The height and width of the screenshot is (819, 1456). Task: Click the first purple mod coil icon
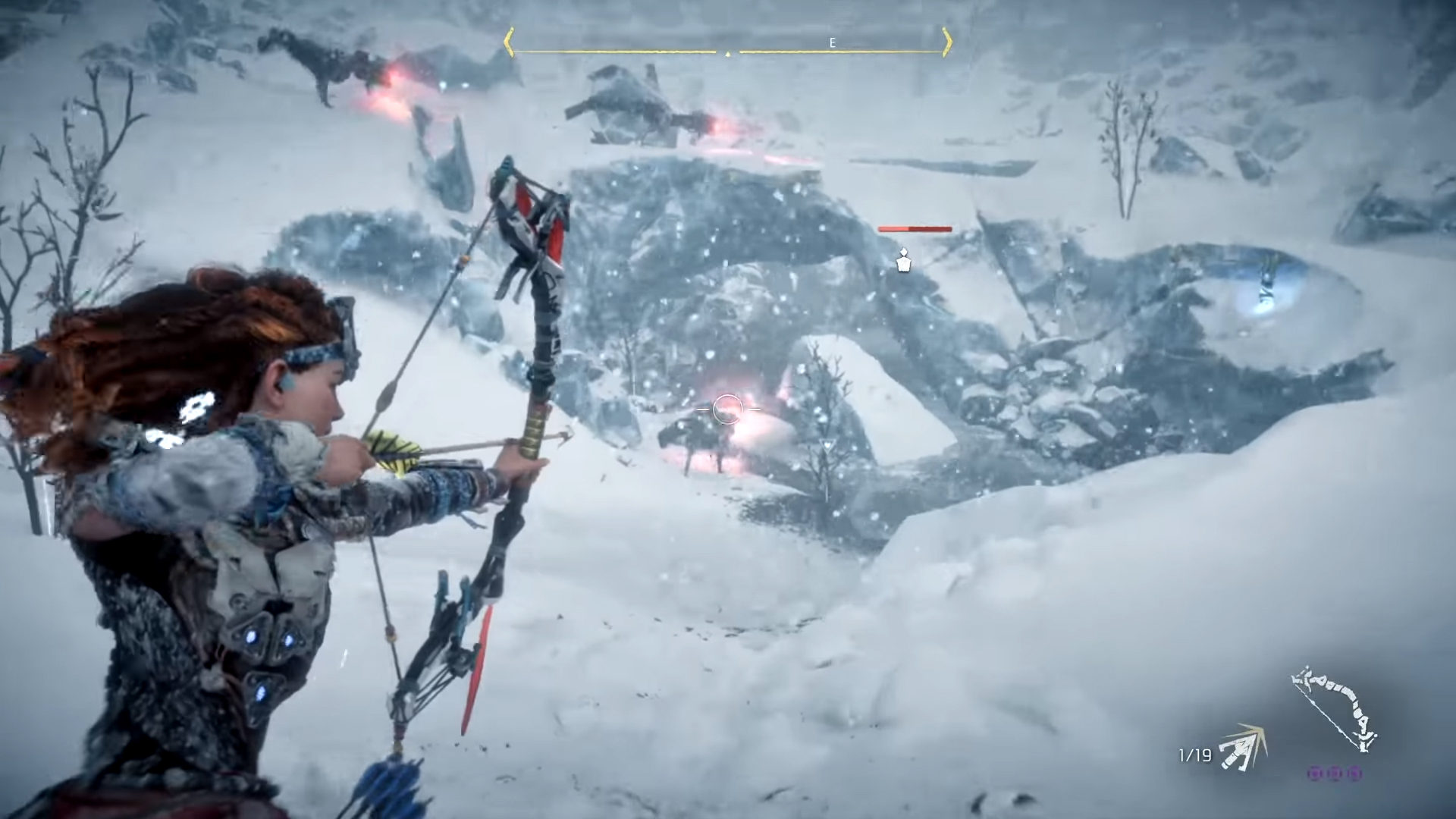pyautogui.click(x=1316, y=773)
